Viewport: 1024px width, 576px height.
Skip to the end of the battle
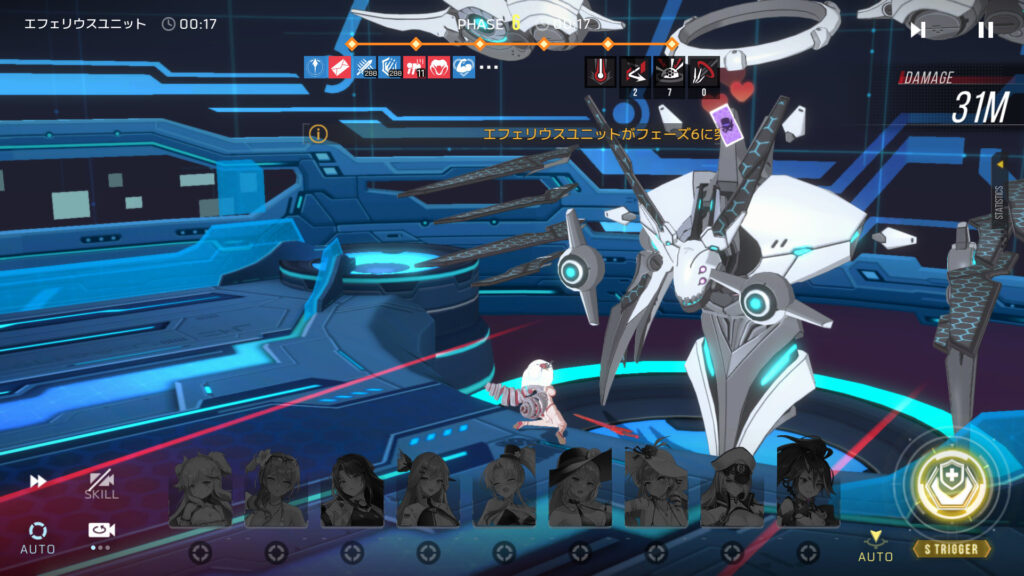point(918,30)
